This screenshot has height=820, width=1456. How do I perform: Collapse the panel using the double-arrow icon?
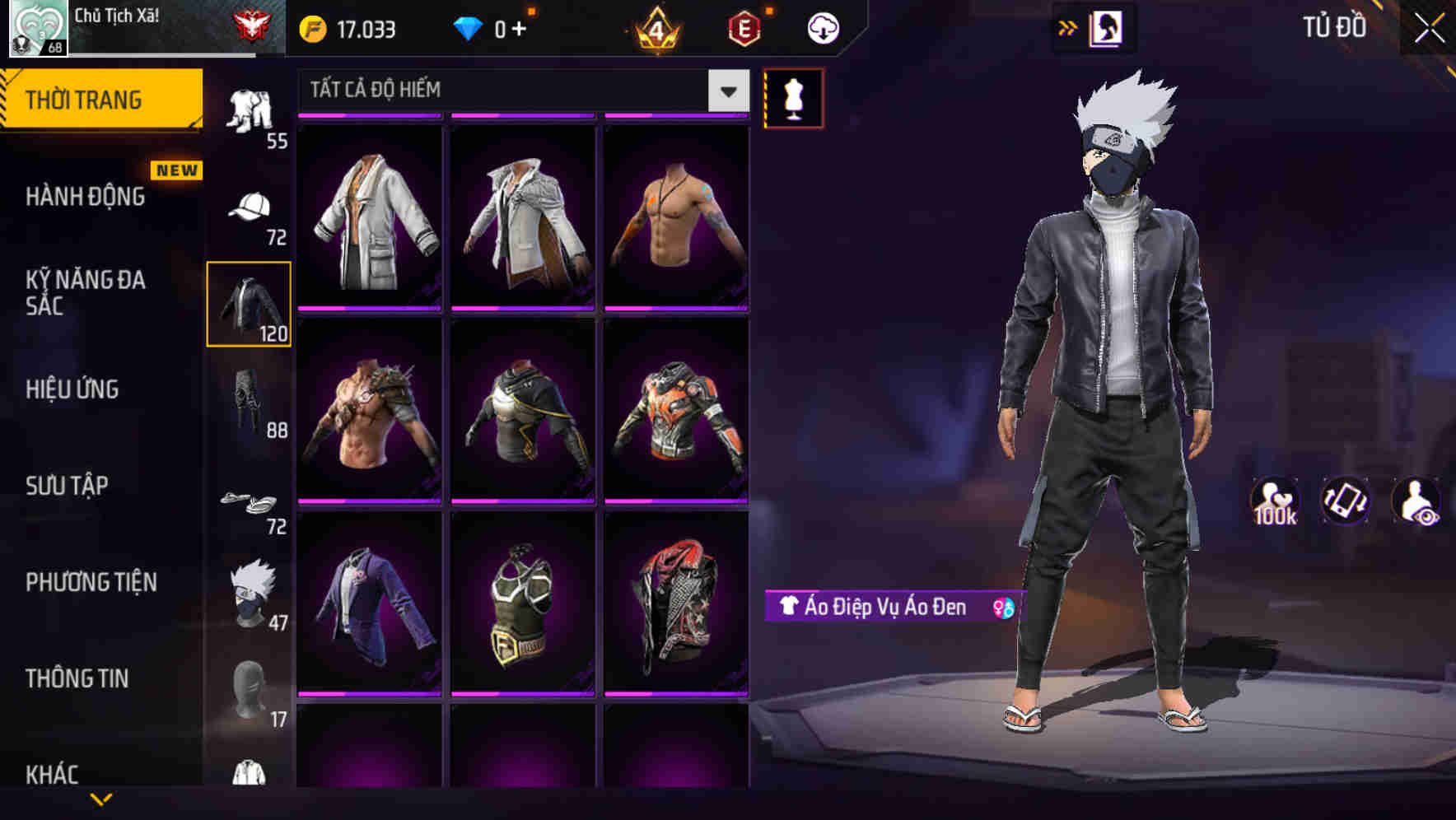(x=1068, y=27)
